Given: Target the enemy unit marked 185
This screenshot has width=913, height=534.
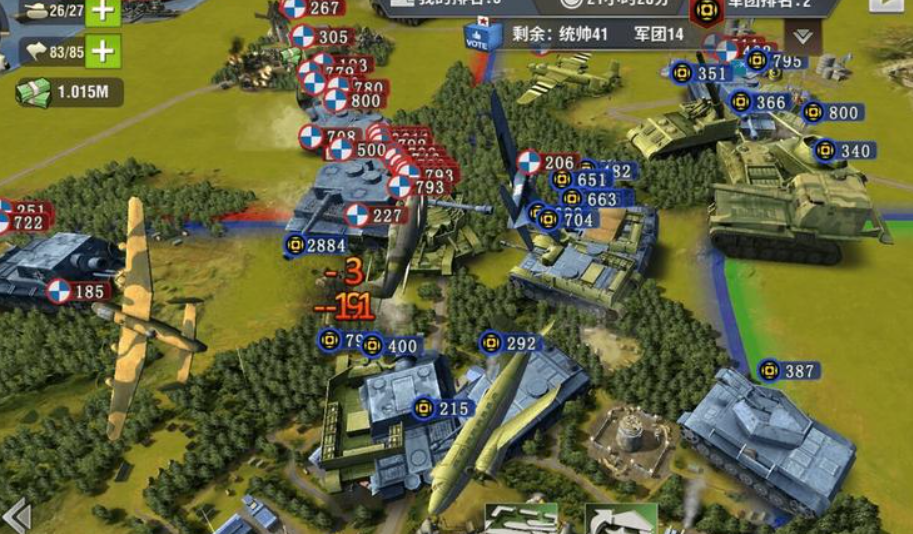Looking at the screenshot, I should 77,292.
